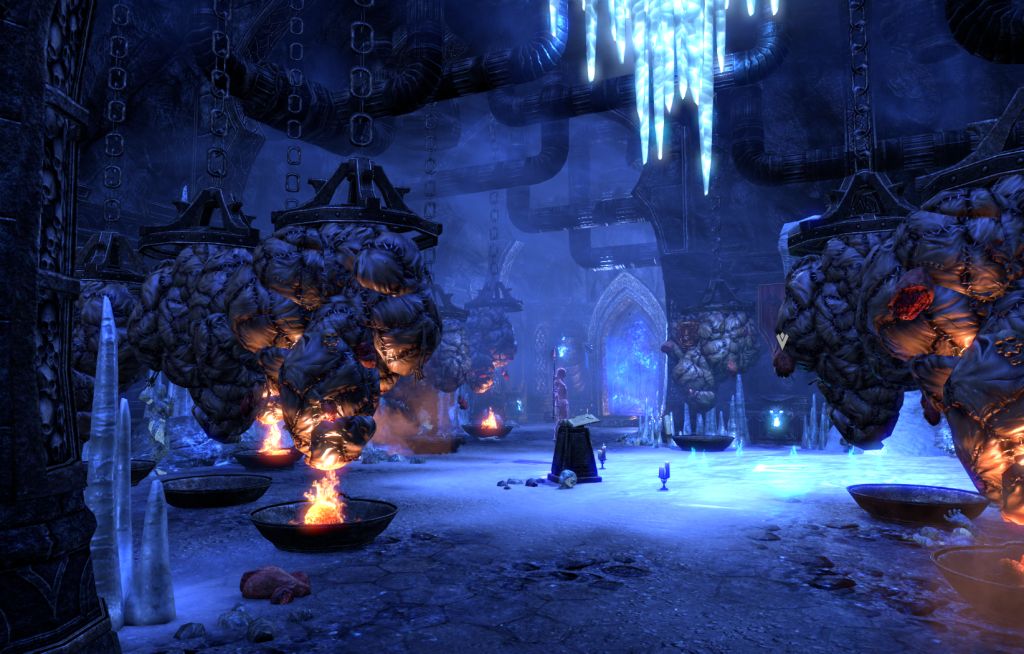Click the white chevron waypoint marker

(x=781, y=341)
